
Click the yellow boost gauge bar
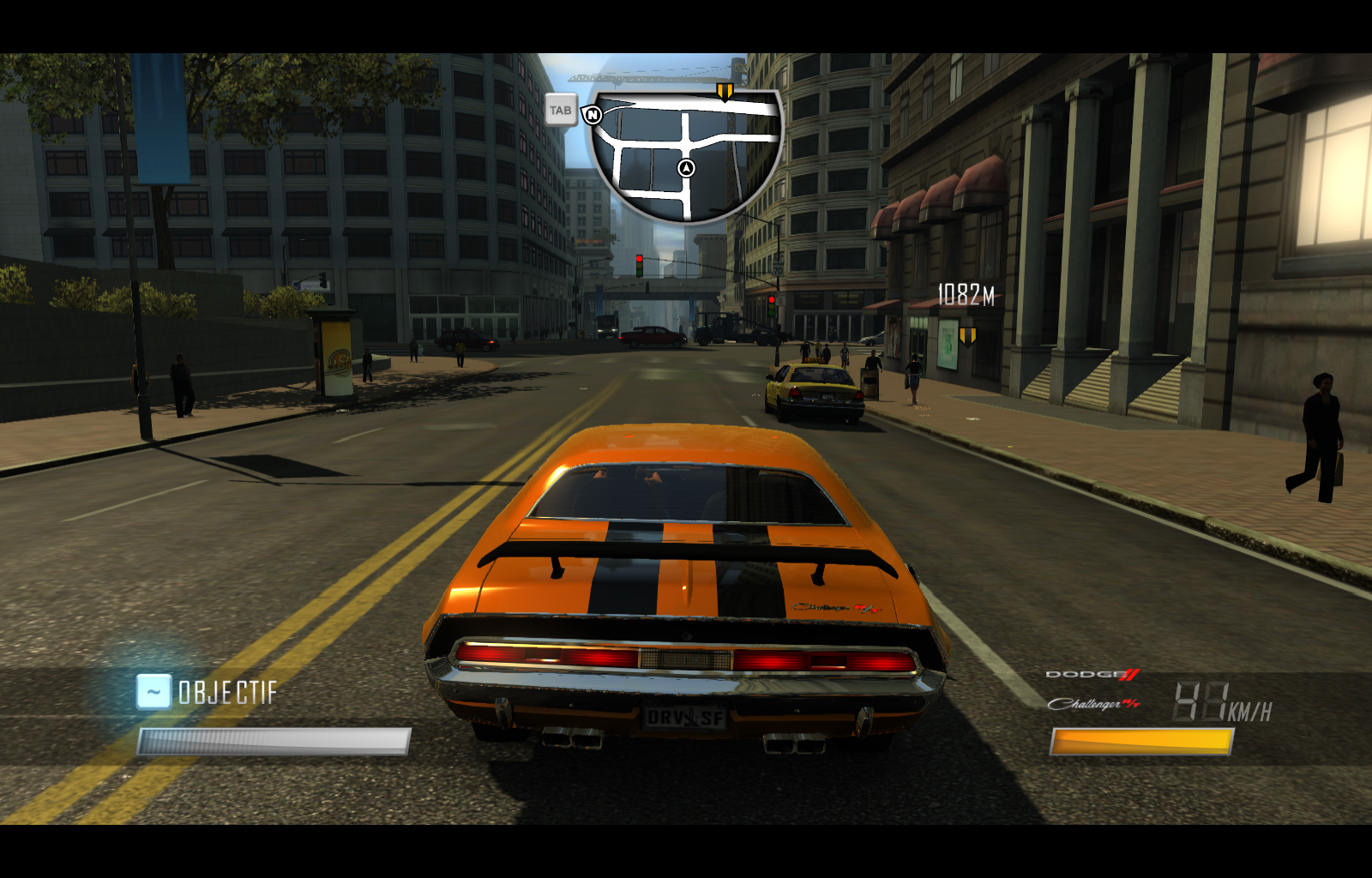pos(1140,743)
